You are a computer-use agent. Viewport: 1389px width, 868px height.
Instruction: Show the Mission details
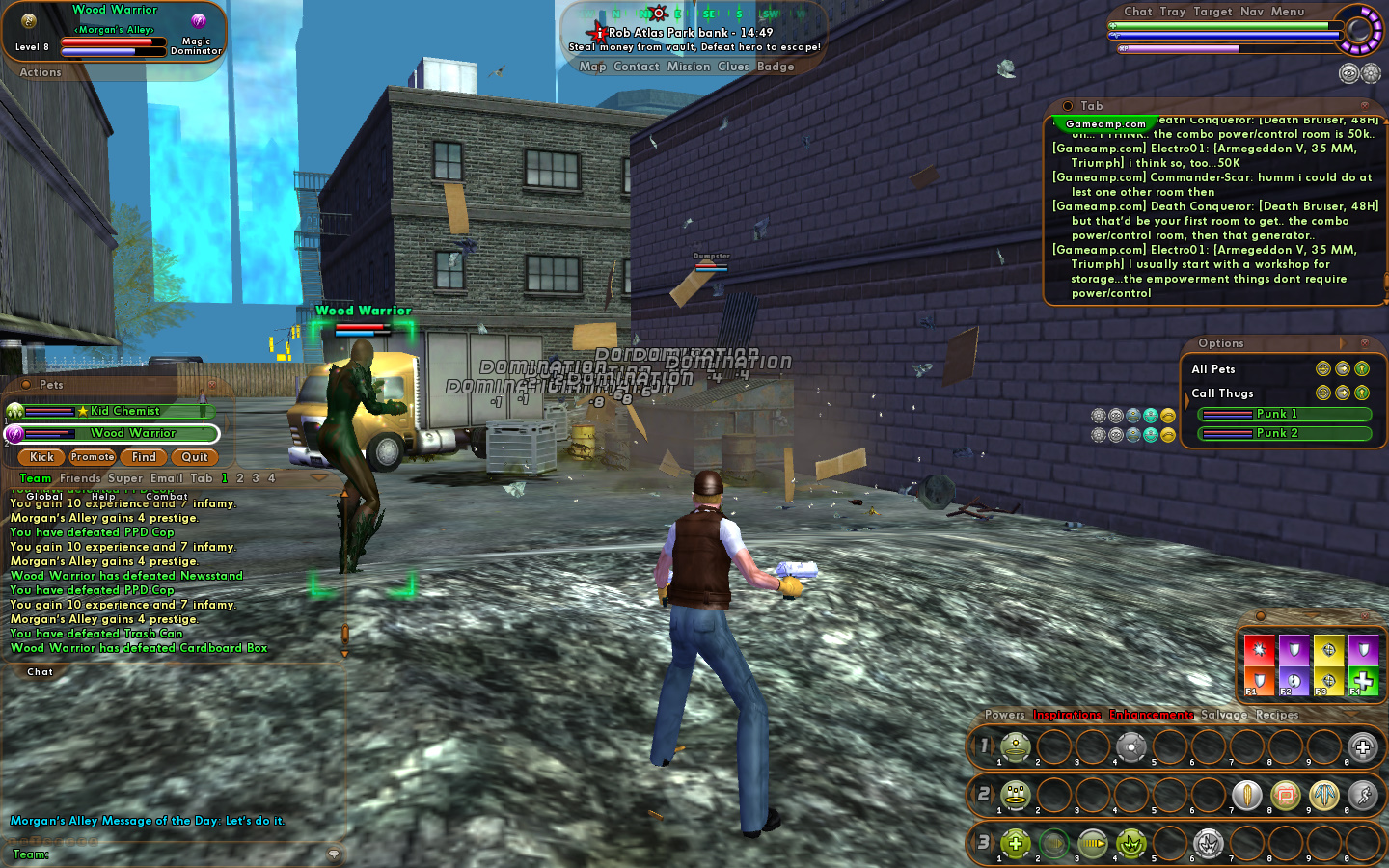[x=689, y=67]
